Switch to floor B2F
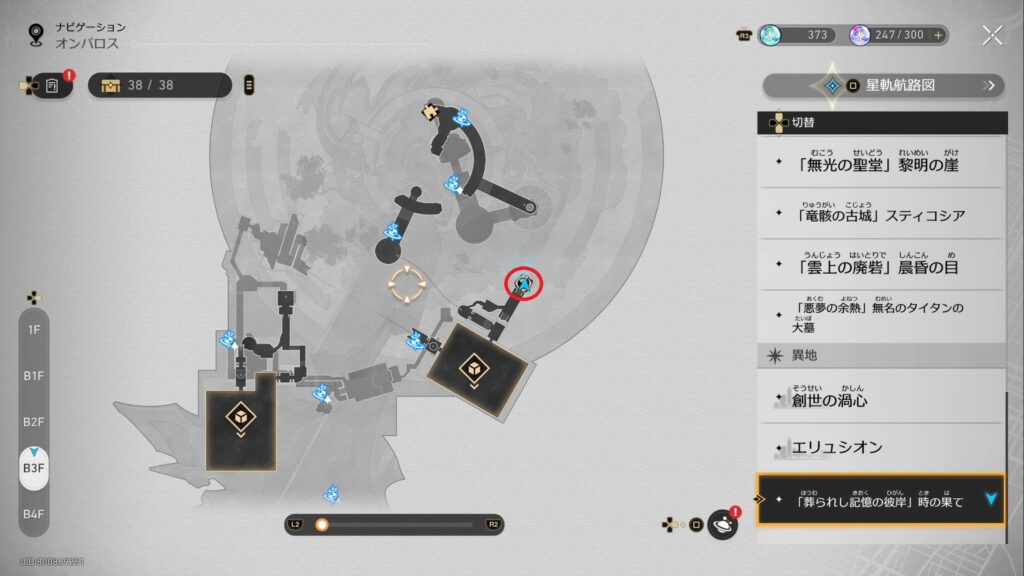Viewport: 1024px width, 576px height. click(x=34, y=422)
